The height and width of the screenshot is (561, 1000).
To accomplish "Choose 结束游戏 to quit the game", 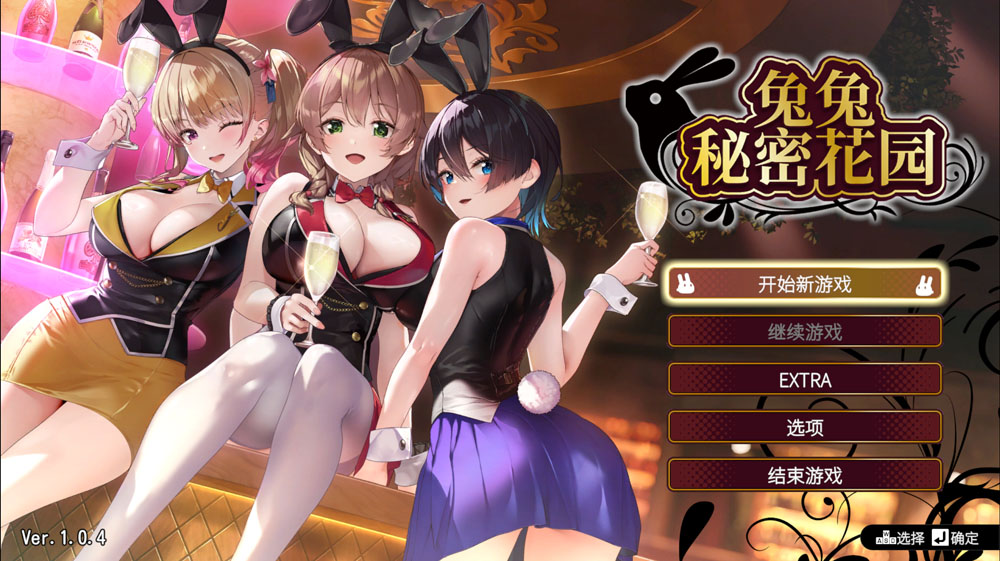I will tap(804, 475).
